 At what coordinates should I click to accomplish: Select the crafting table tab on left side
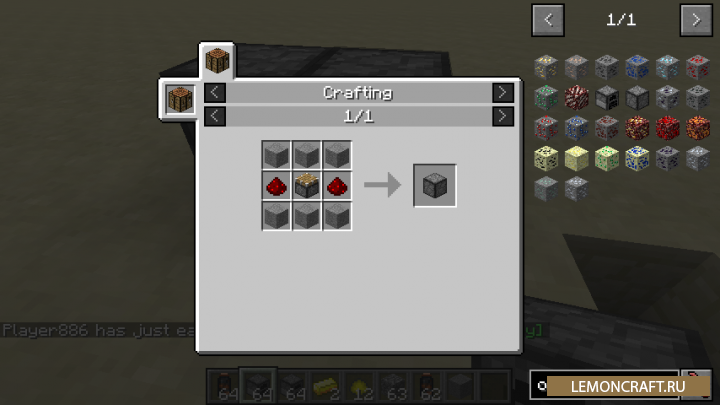179,100
